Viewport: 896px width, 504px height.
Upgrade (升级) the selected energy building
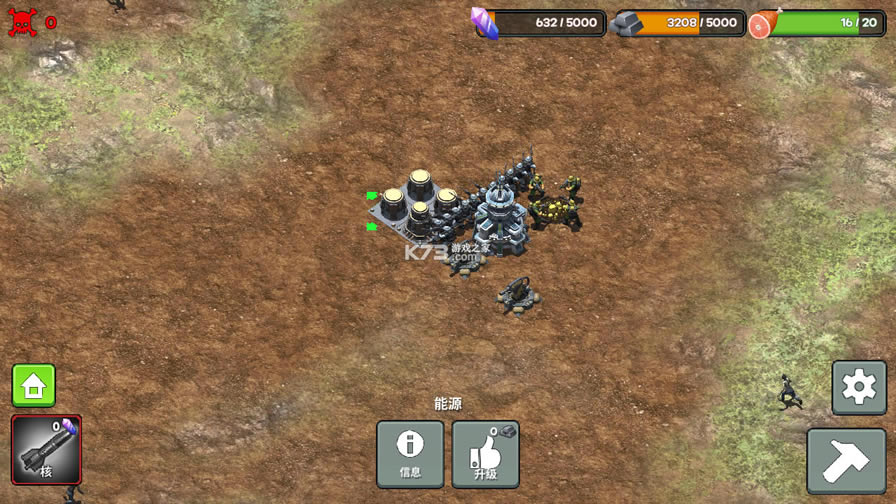[486, 454]
